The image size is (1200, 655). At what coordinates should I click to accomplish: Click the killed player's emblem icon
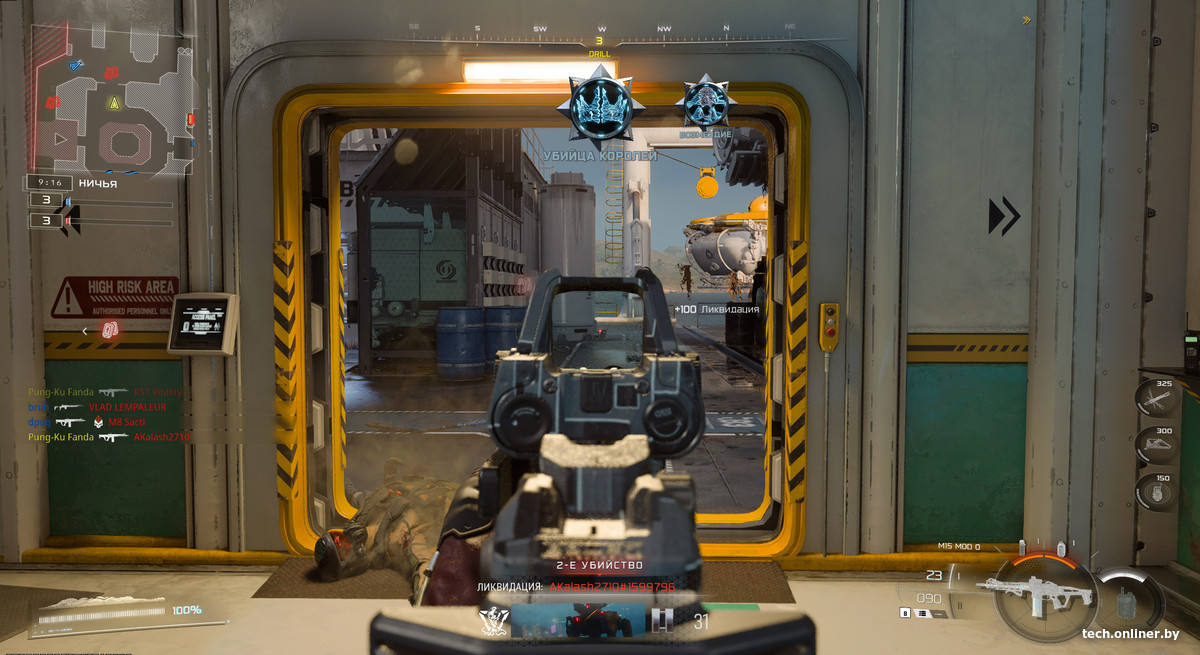[492, 620]
